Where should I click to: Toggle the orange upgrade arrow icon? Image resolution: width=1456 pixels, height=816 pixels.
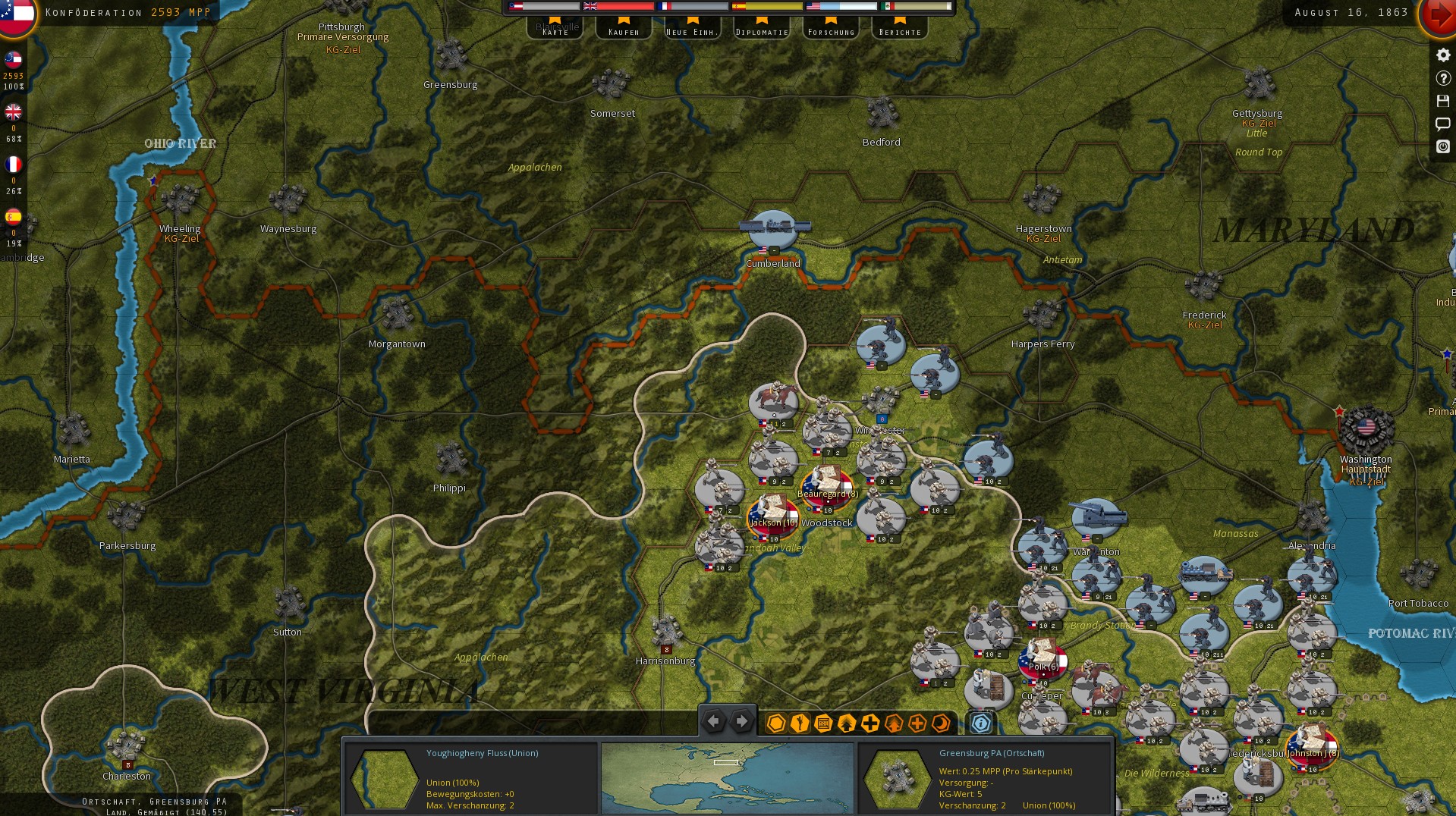coord(892,724)
